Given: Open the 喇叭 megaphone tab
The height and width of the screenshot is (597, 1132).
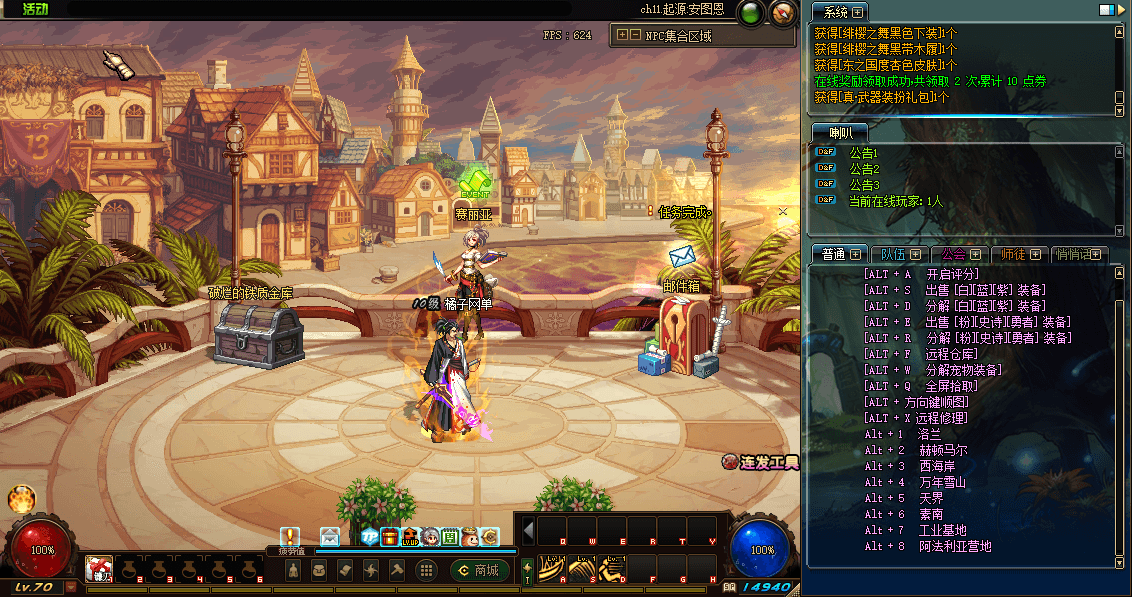Looking at the screenshot, I should [836, 132].
